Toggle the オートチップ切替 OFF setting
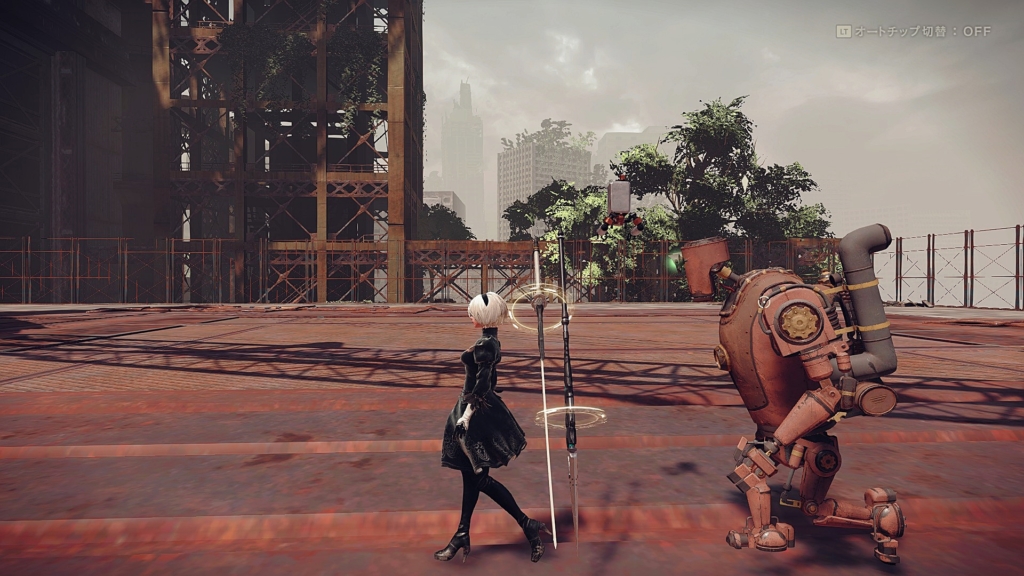Image resolution: width=1024 pixels, height=576 pixels. [x=913, y=32]
